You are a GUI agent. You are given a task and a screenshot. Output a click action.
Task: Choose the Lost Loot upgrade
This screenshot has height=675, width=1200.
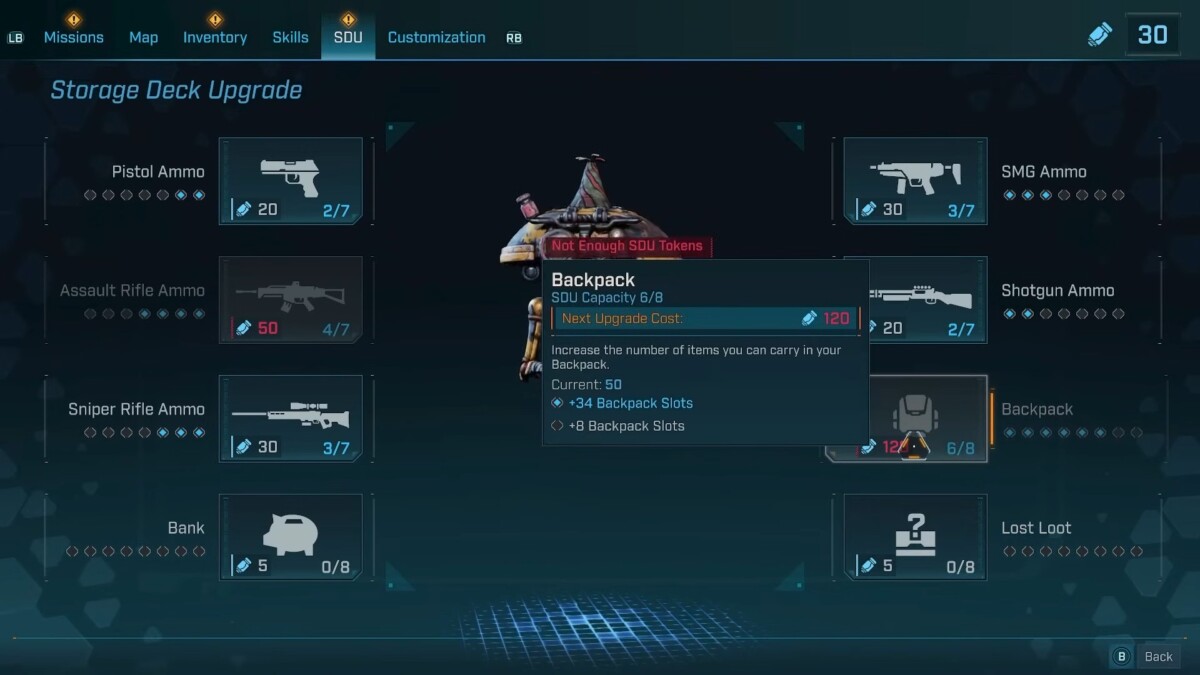(x=915, y=537)
